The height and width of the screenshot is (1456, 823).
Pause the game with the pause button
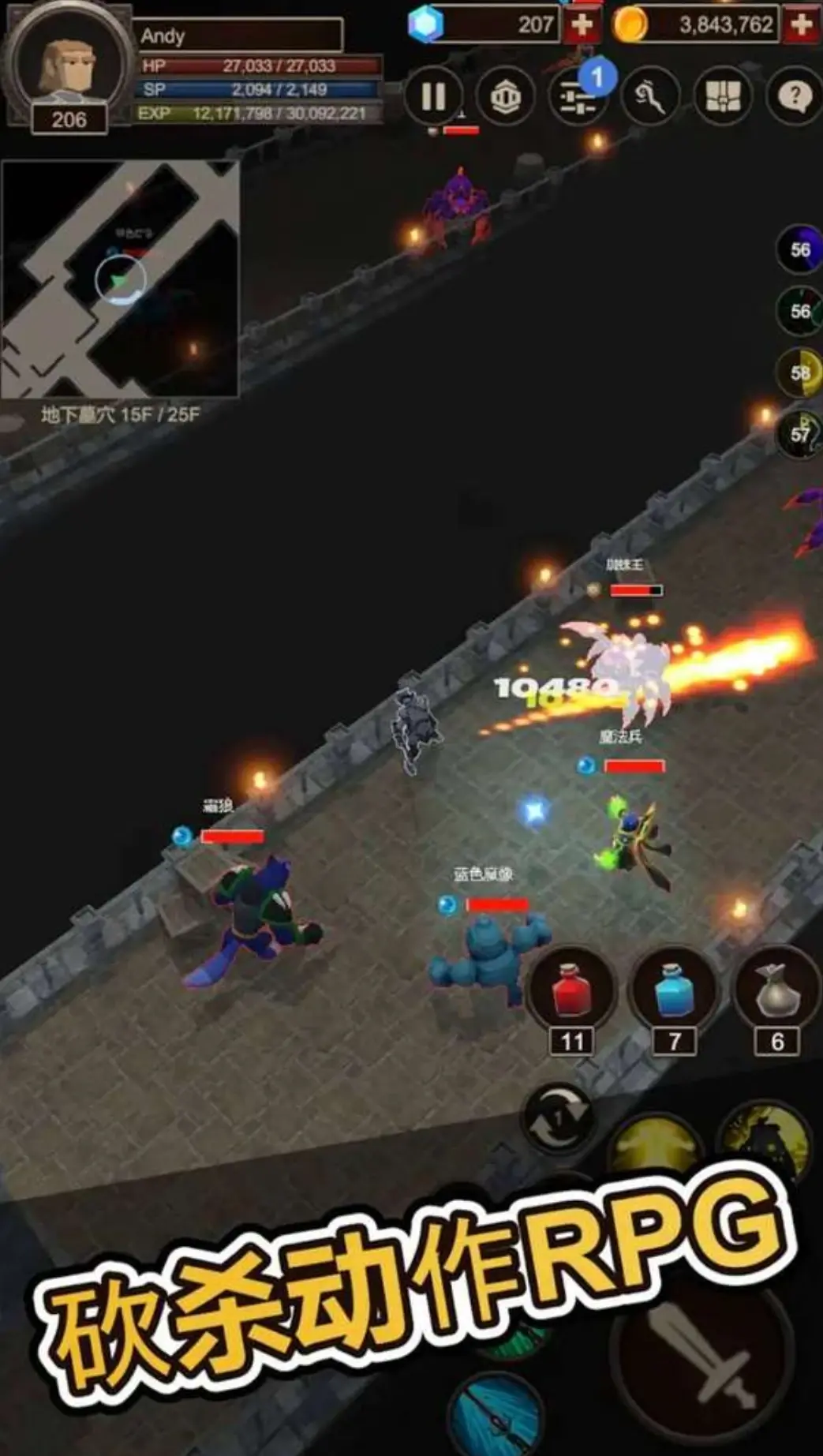tap(433, 96)
